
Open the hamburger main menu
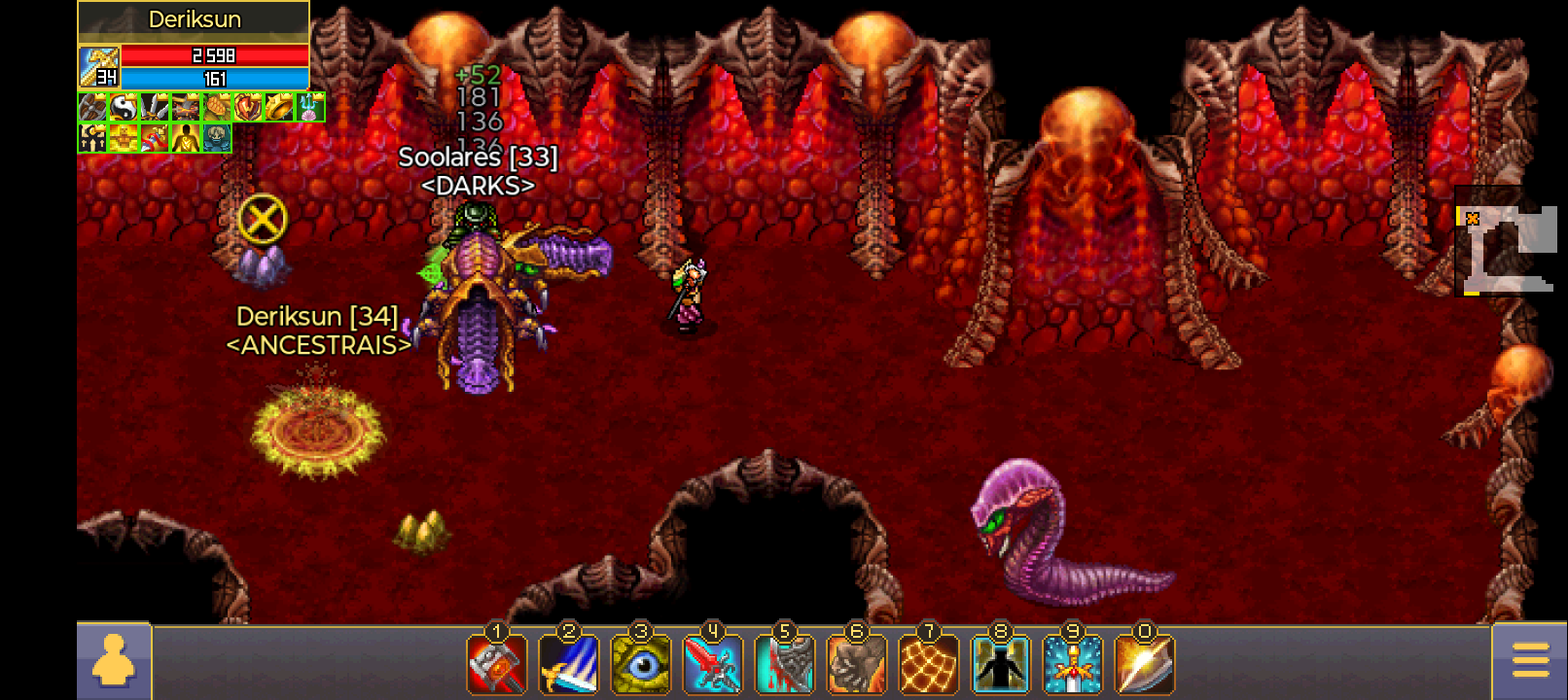pyautogui.click(x=1530, y=661)
